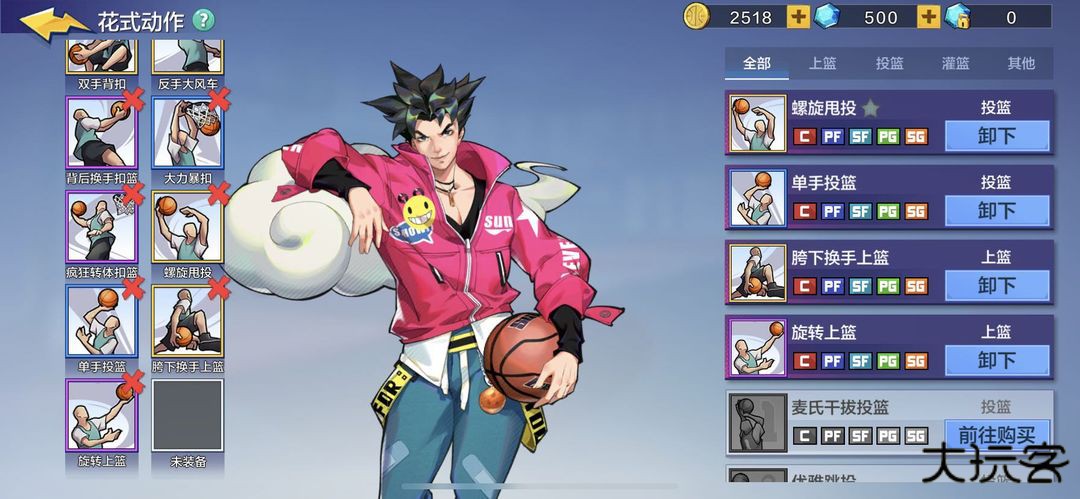Go purchase 麦氏干拔投篮 via 前往购买
Viewport: 1080px width, 499px height.
(996, 435)
